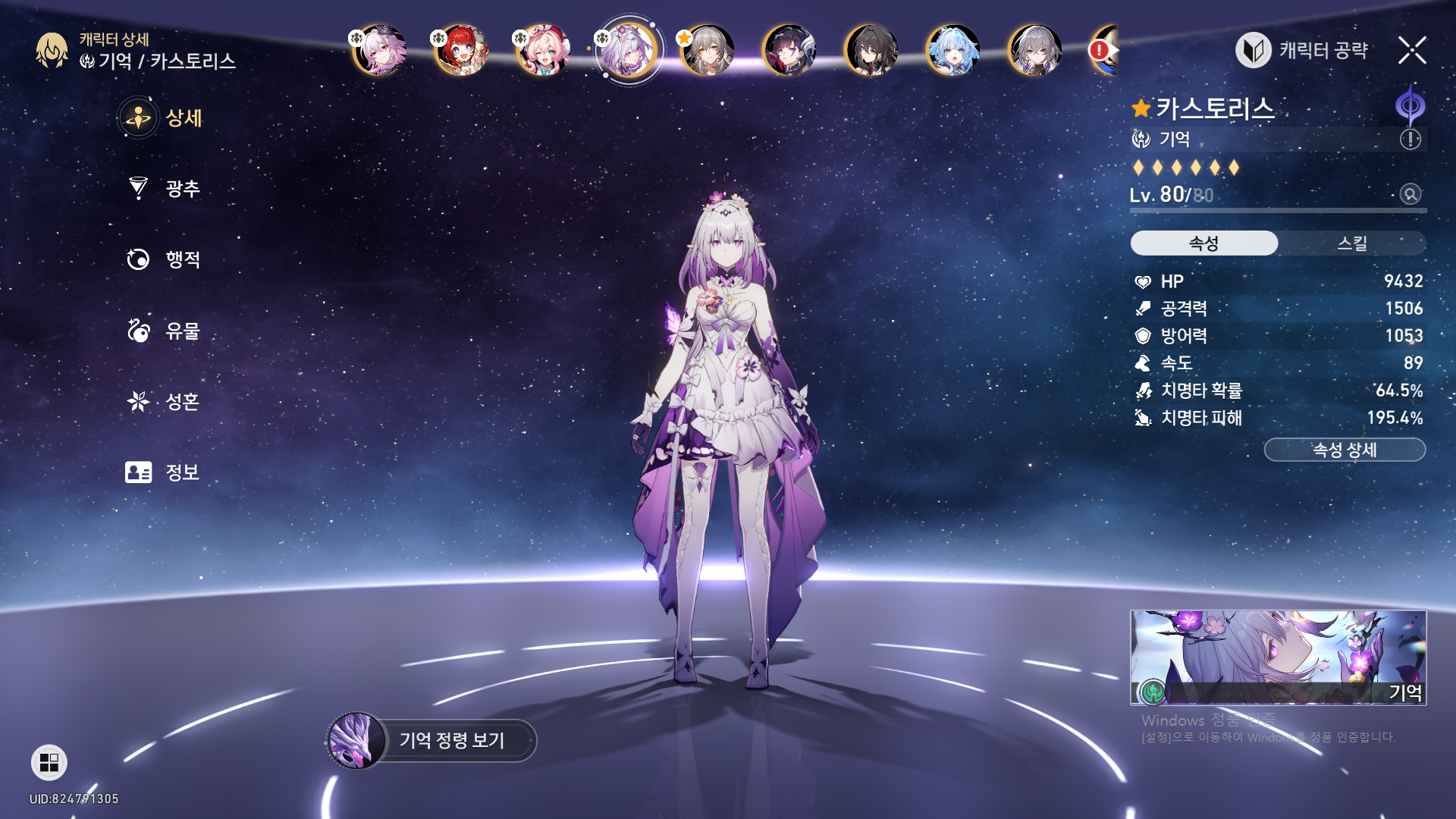Switch to the 스킬 skills tab
The width and height of the screenshot is (1456, 819).
(1351, 243)
